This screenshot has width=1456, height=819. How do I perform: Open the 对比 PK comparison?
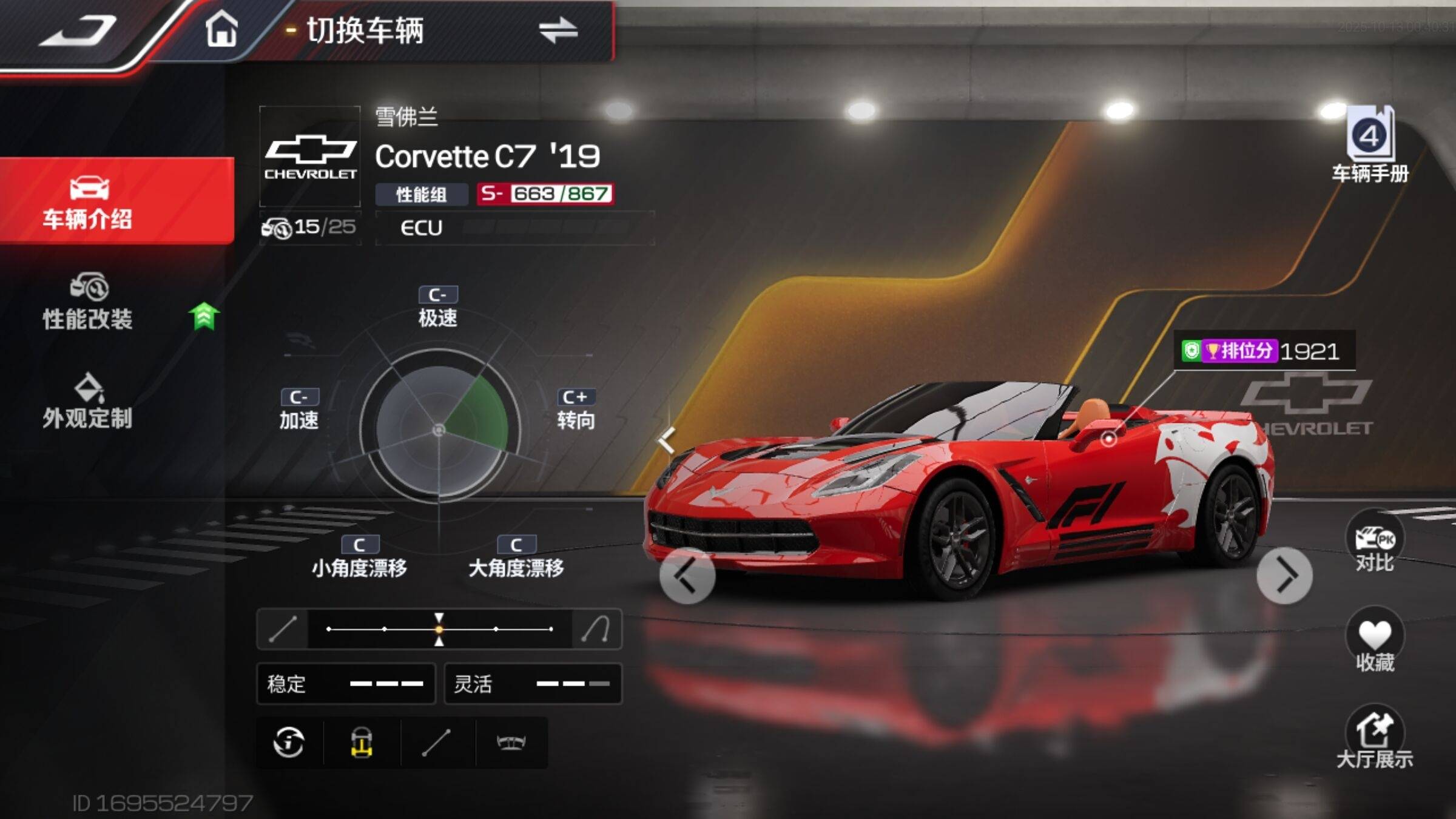coord(1373,542)
